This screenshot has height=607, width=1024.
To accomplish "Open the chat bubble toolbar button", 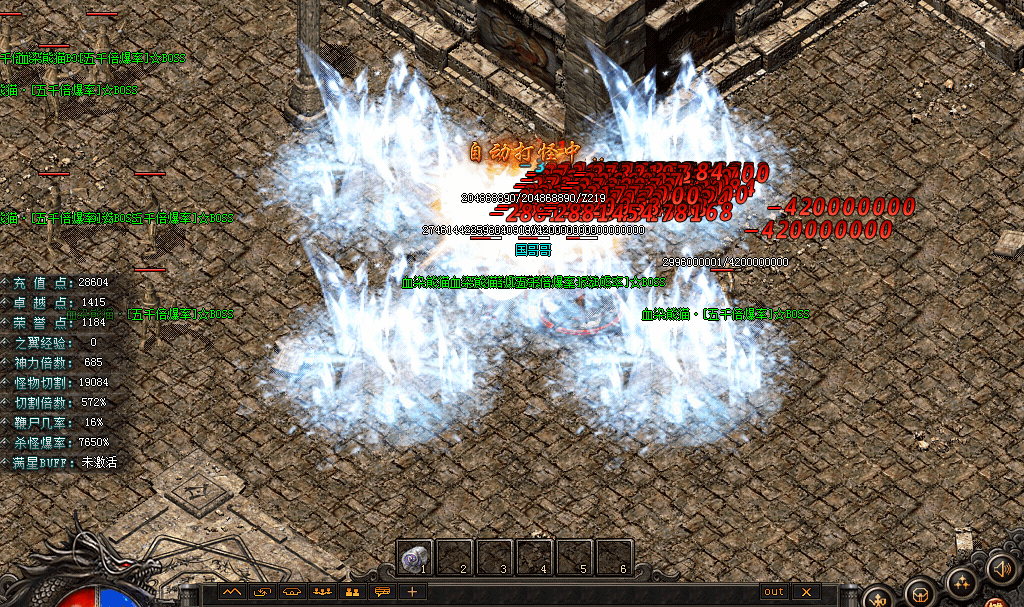I will 382,592.
